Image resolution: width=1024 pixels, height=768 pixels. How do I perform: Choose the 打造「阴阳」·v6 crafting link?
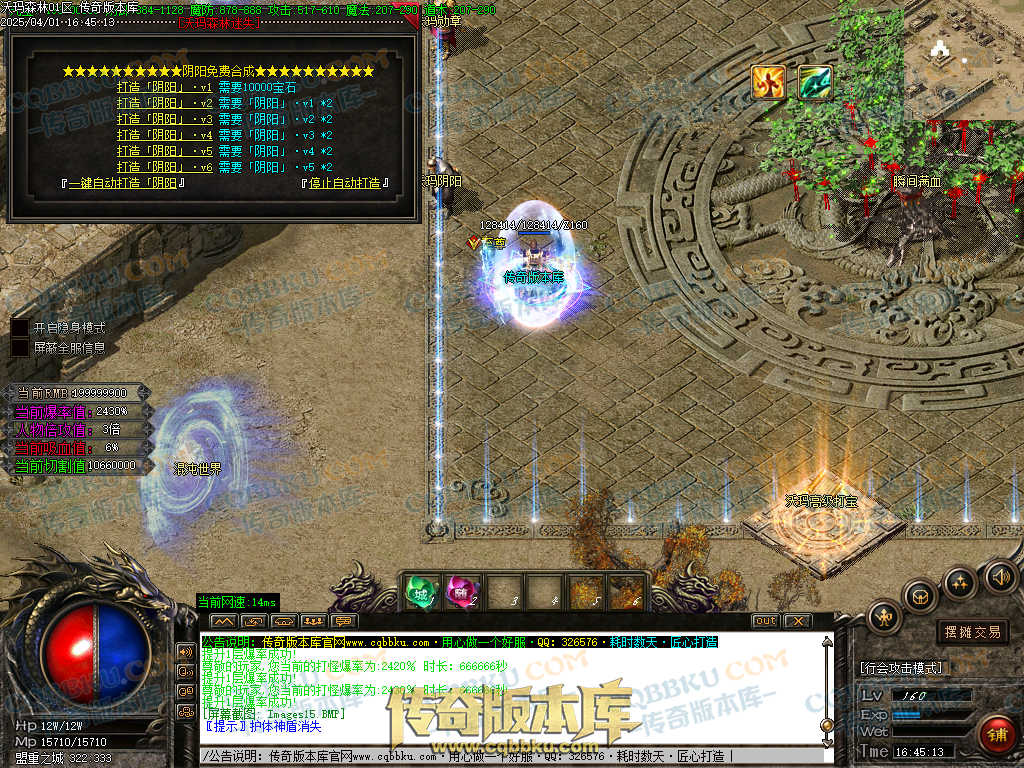click(164, 167)
